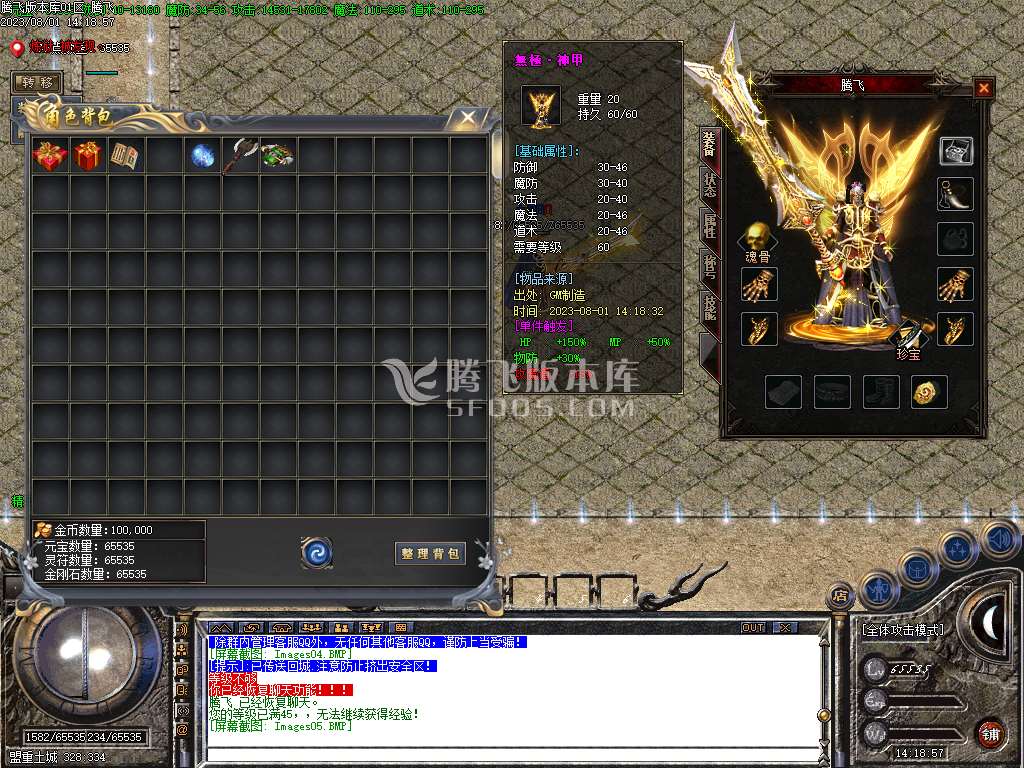The image size is (1024, 768).
Task: Choose the green ornate item slot
Action: (x=279, y=156)
